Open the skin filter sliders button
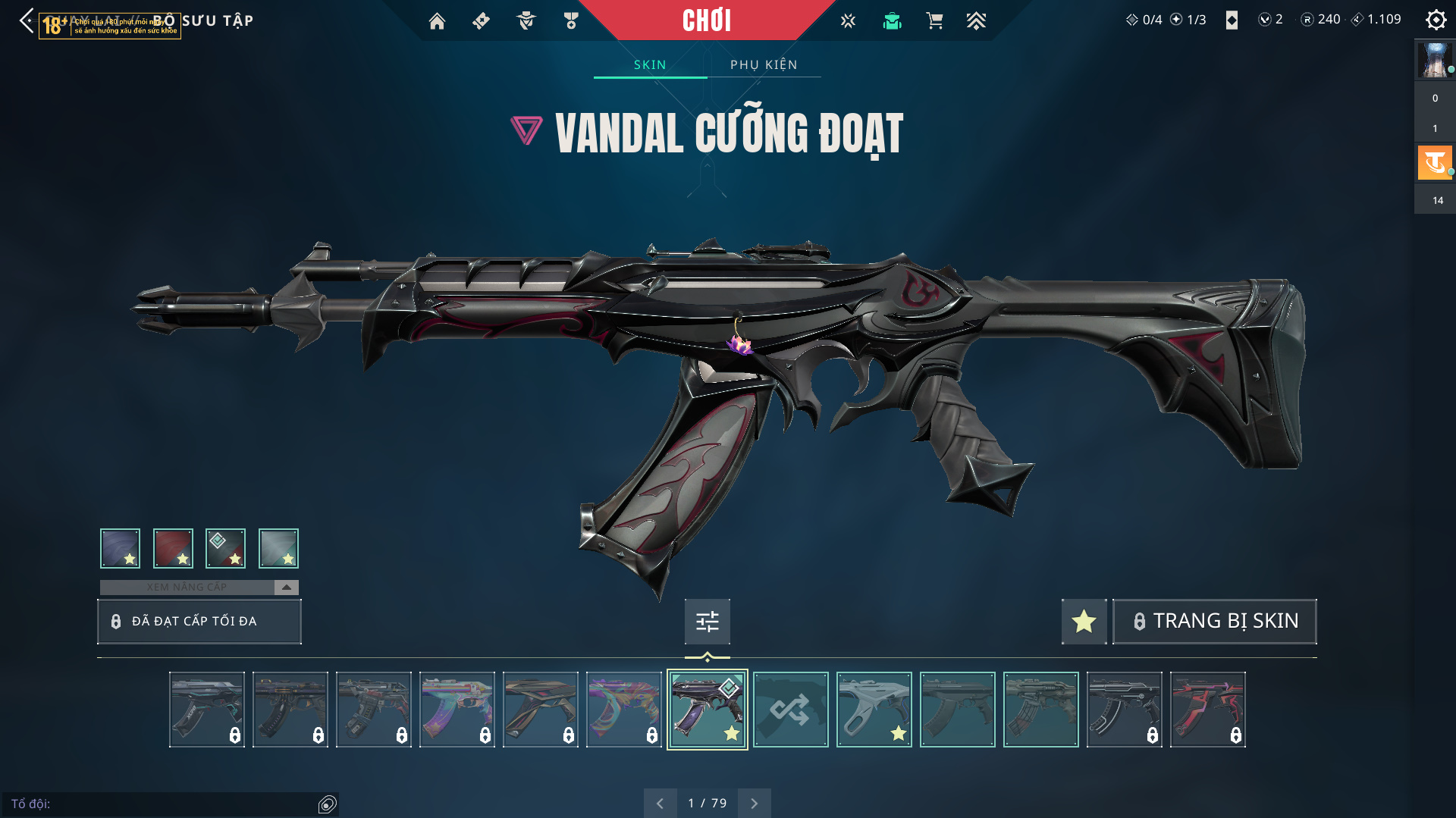Viewport: 1456px width, 818px height. tap(707, 621)
